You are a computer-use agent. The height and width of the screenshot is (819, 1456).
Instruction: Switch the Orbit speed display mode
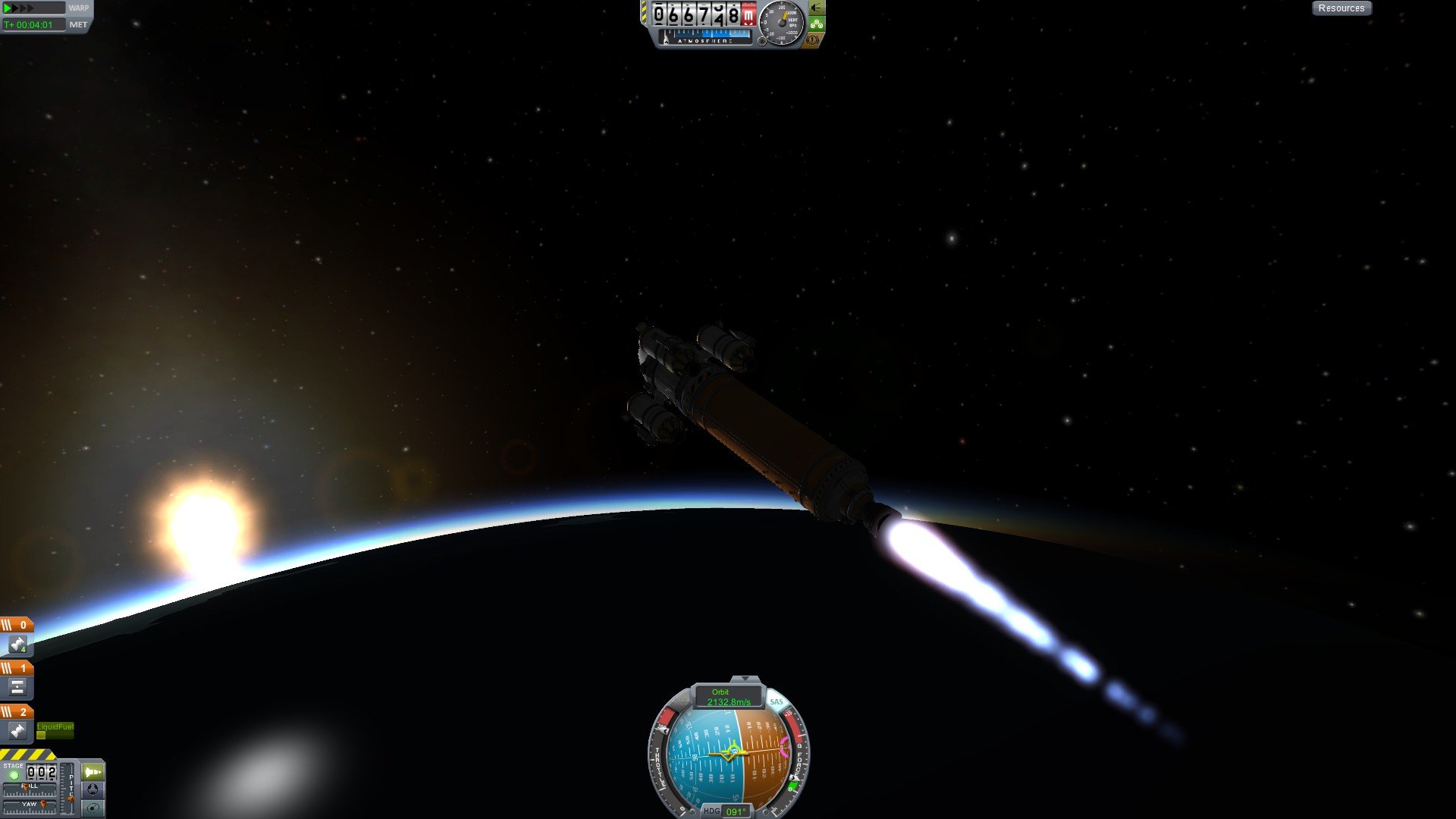728,697
